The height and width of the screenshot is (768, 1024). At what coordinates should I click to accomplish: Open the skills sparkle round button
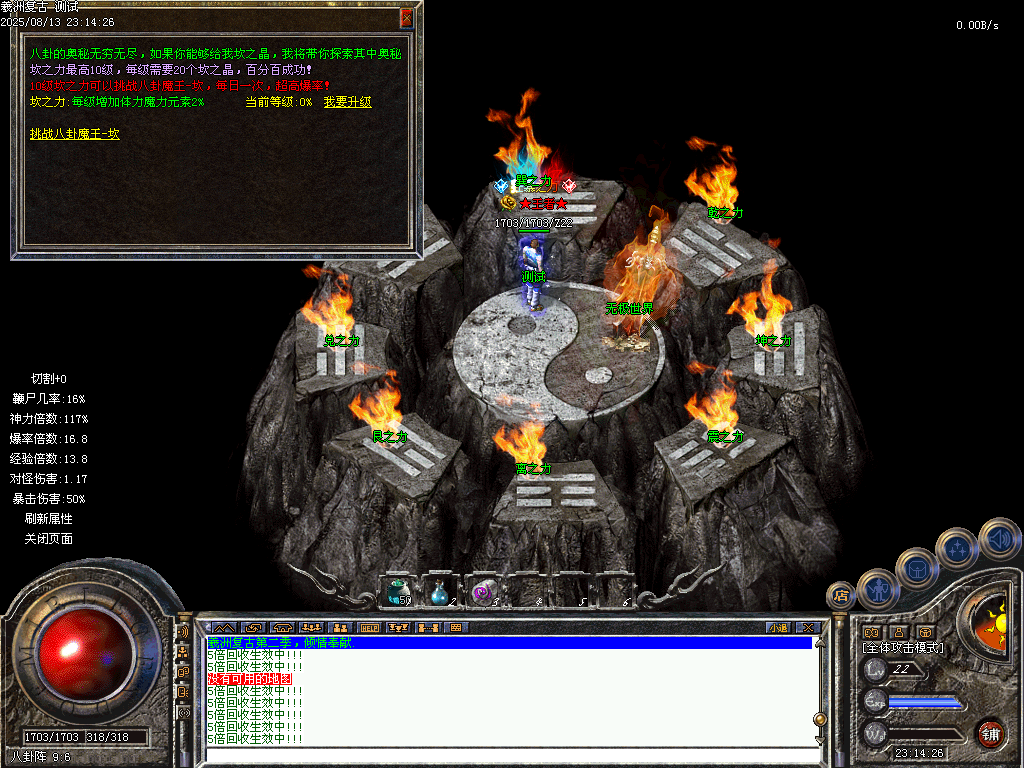coord(957,547)
